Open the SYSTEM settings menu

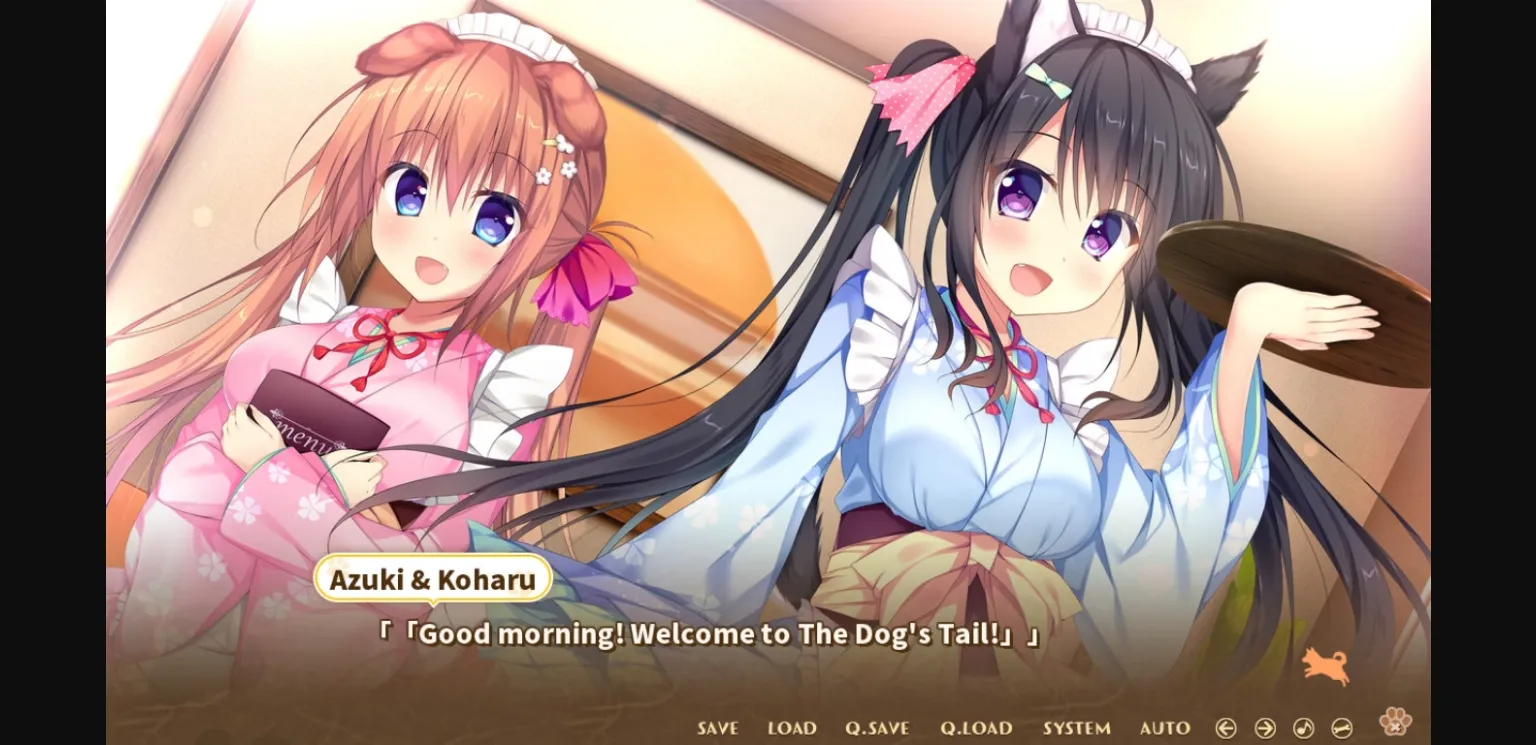[1077, 728]
